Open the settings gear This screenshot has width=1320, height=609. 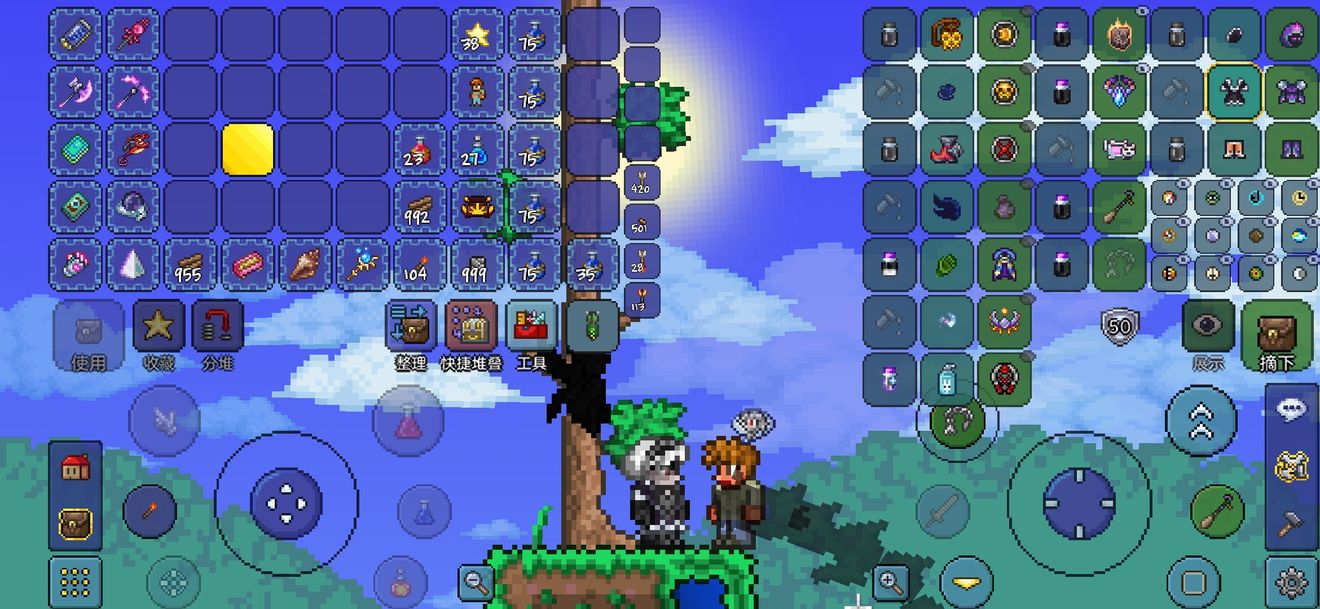click(x=1291, y=582)
